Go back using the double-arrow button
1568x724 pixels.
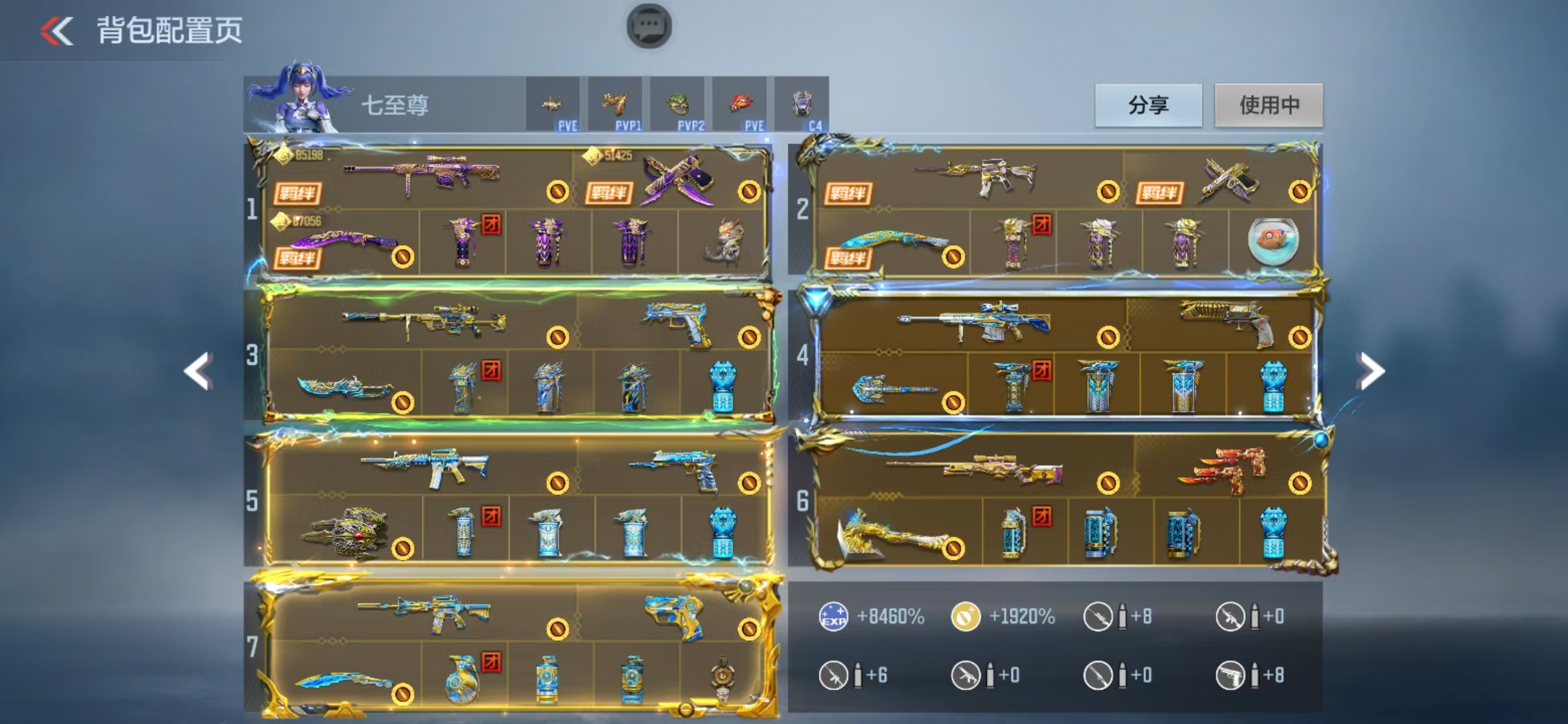tap(57, 31)
